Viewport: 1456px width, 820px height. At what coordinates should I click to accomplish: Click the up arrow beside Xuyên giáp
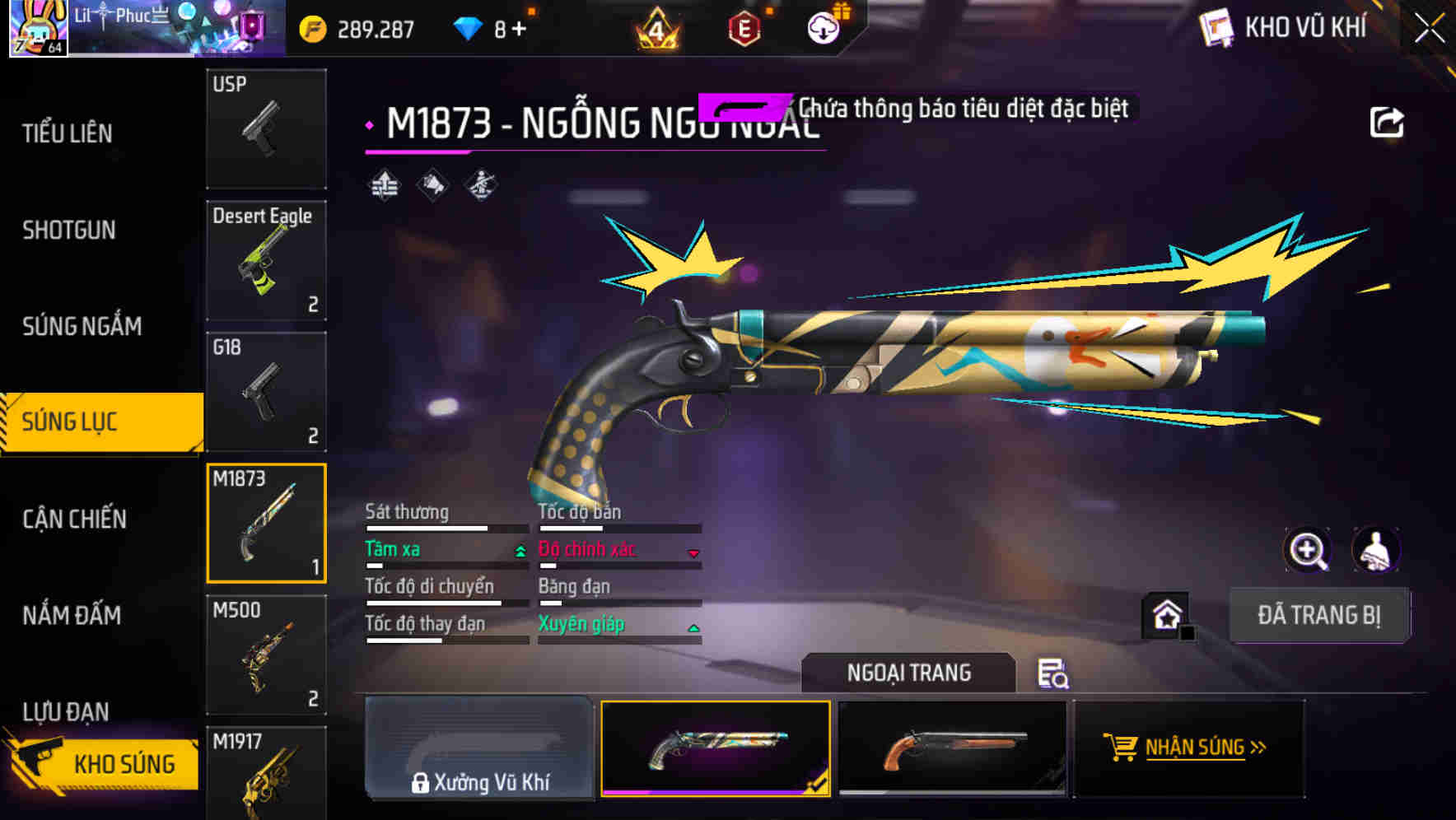click(x=694, y=627)
